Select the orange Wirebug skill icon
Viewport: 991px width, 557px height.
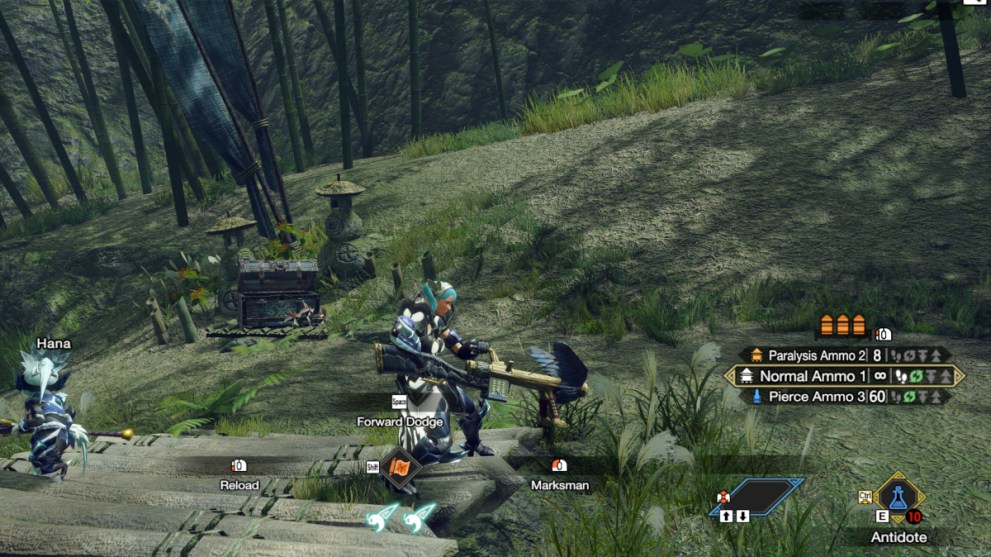coord(400,467)
